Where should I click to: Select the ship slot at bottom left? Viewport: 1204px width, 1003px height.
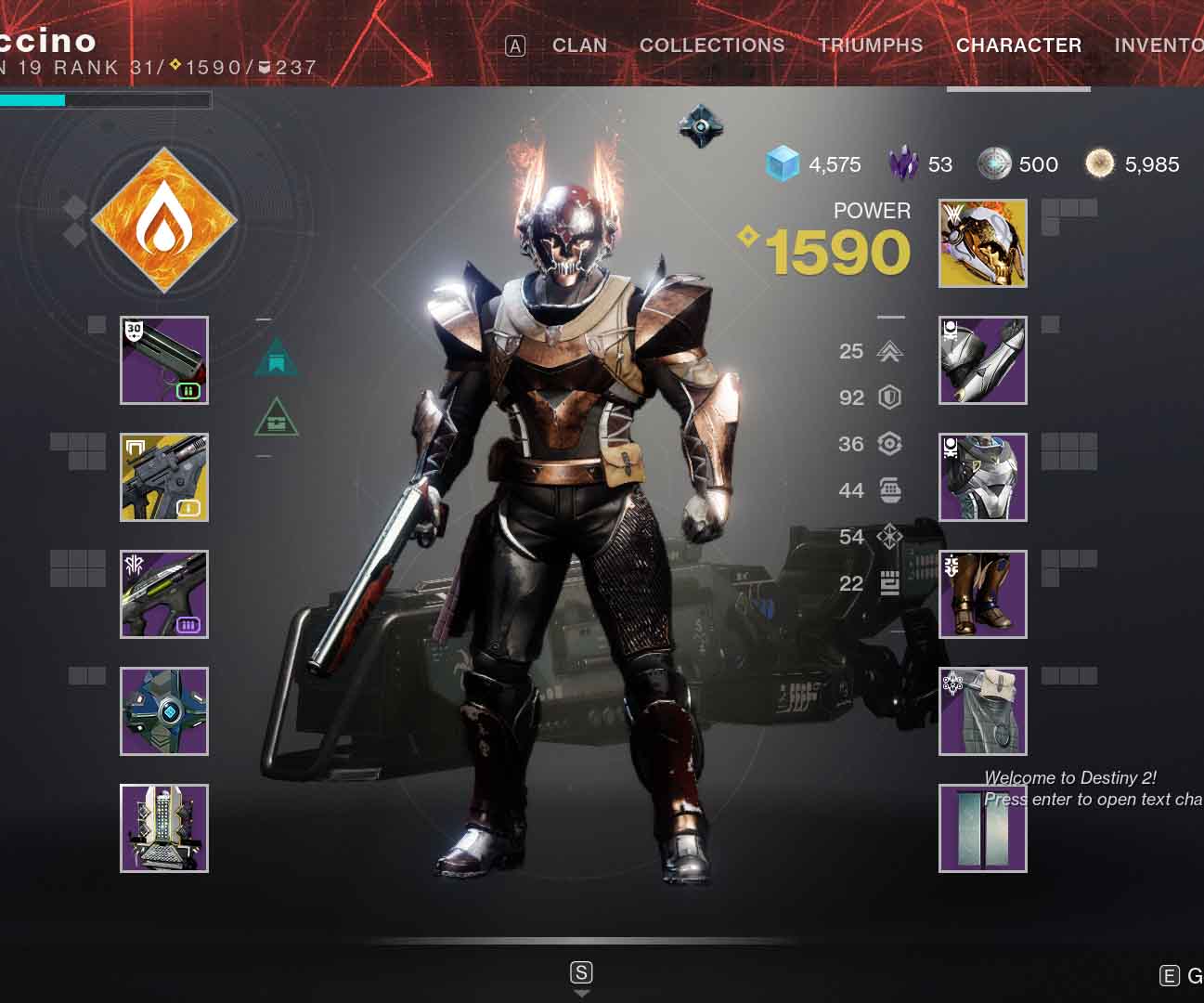point(163,827)
